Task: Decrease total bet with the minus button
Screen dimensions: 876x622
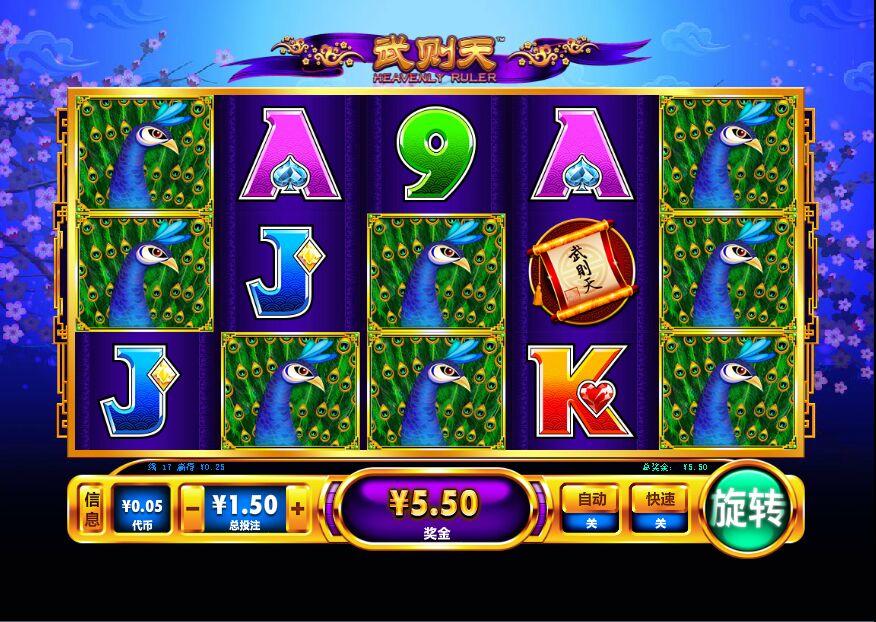Action: point(193,508)
